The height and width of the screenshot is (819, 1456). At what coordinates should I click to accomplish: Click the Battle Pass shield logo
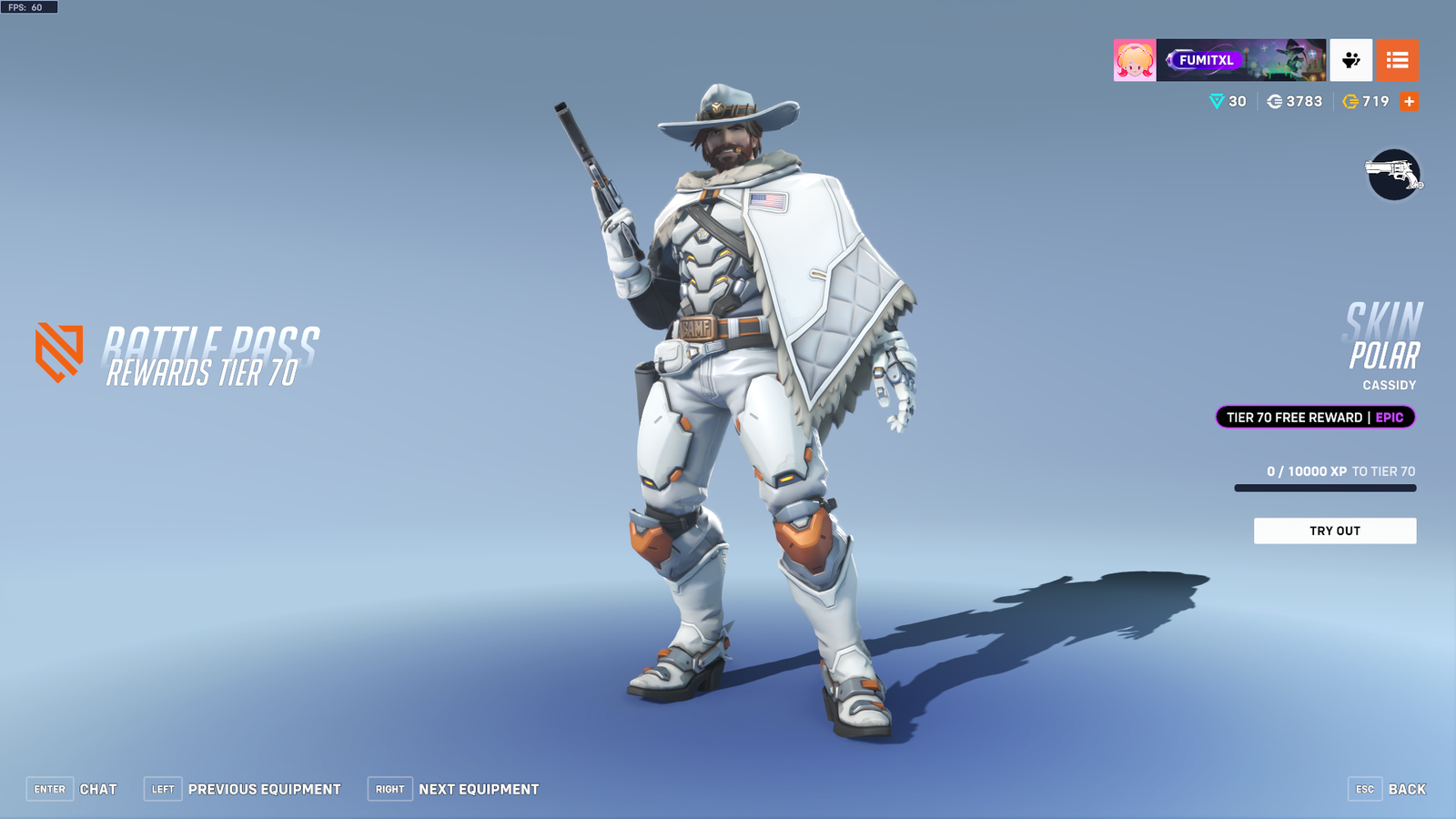click(57, 351)
